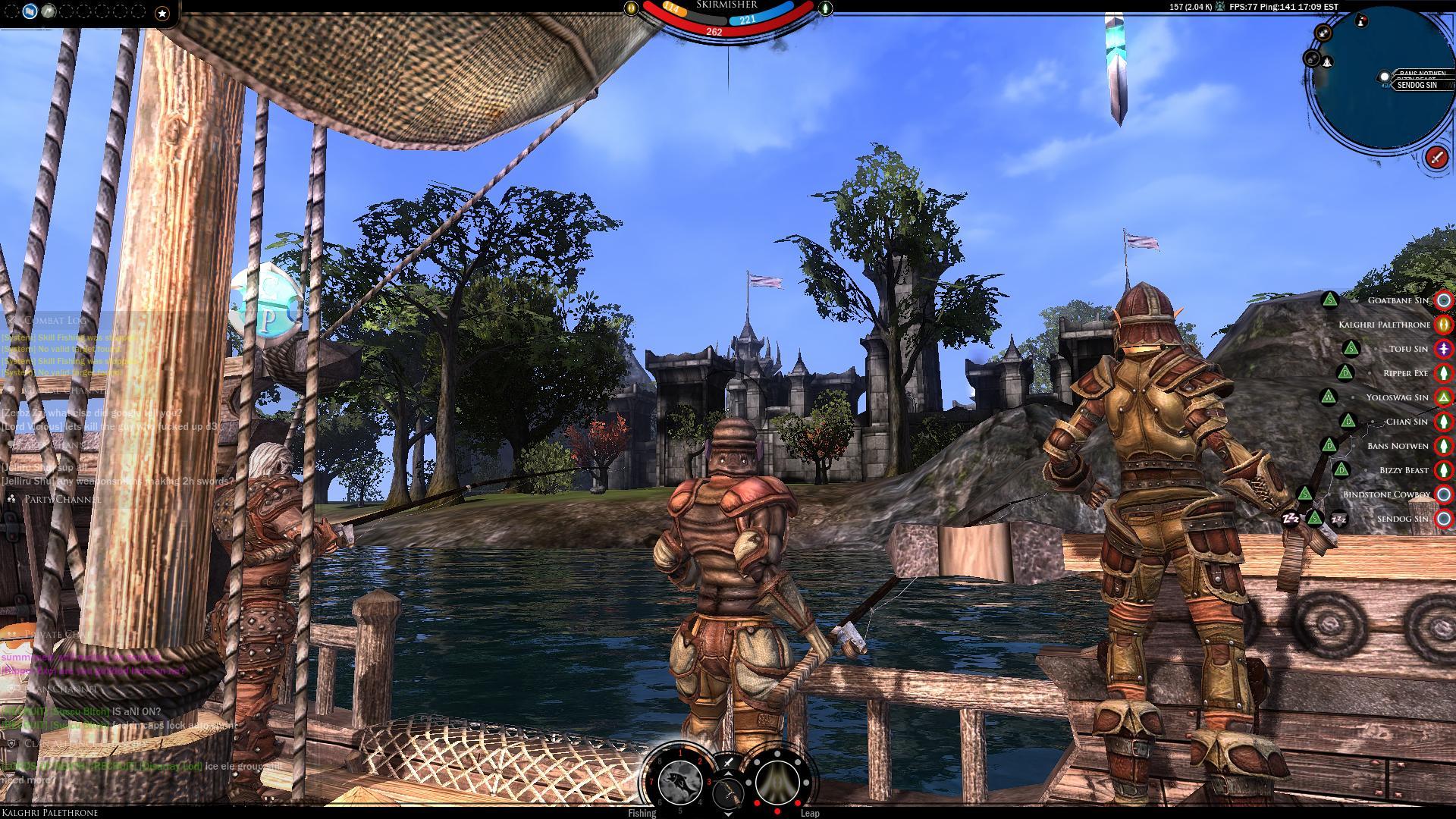Select Bindstone Cowboy in party list
1456x819 pixels.
point(1386,494)
